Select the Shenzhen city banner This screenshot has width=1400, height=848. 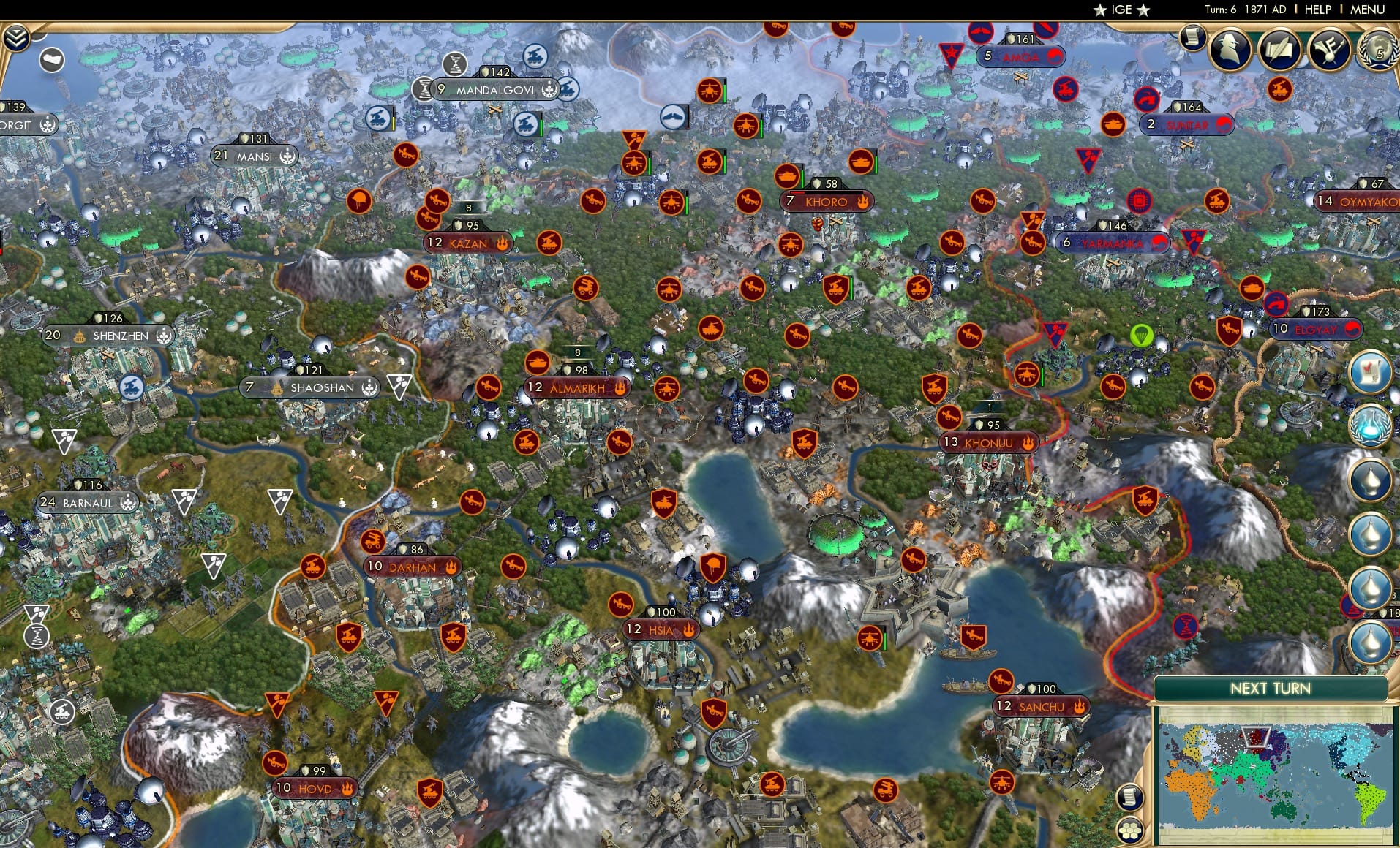pyautogui.click(x=110, y=336)
